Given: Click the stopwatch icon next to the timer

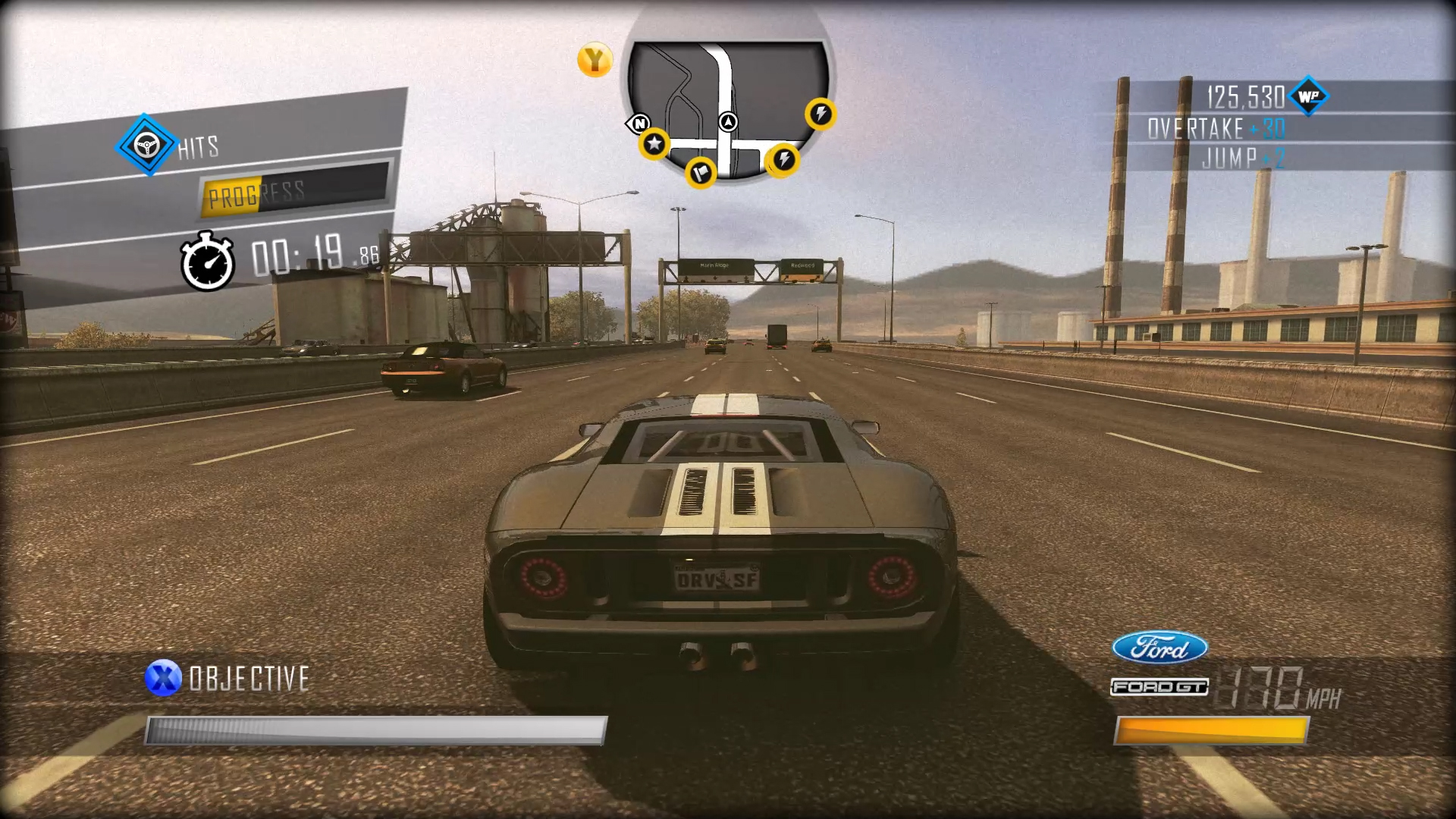Looking at the screenshot, I should (209, 258).
